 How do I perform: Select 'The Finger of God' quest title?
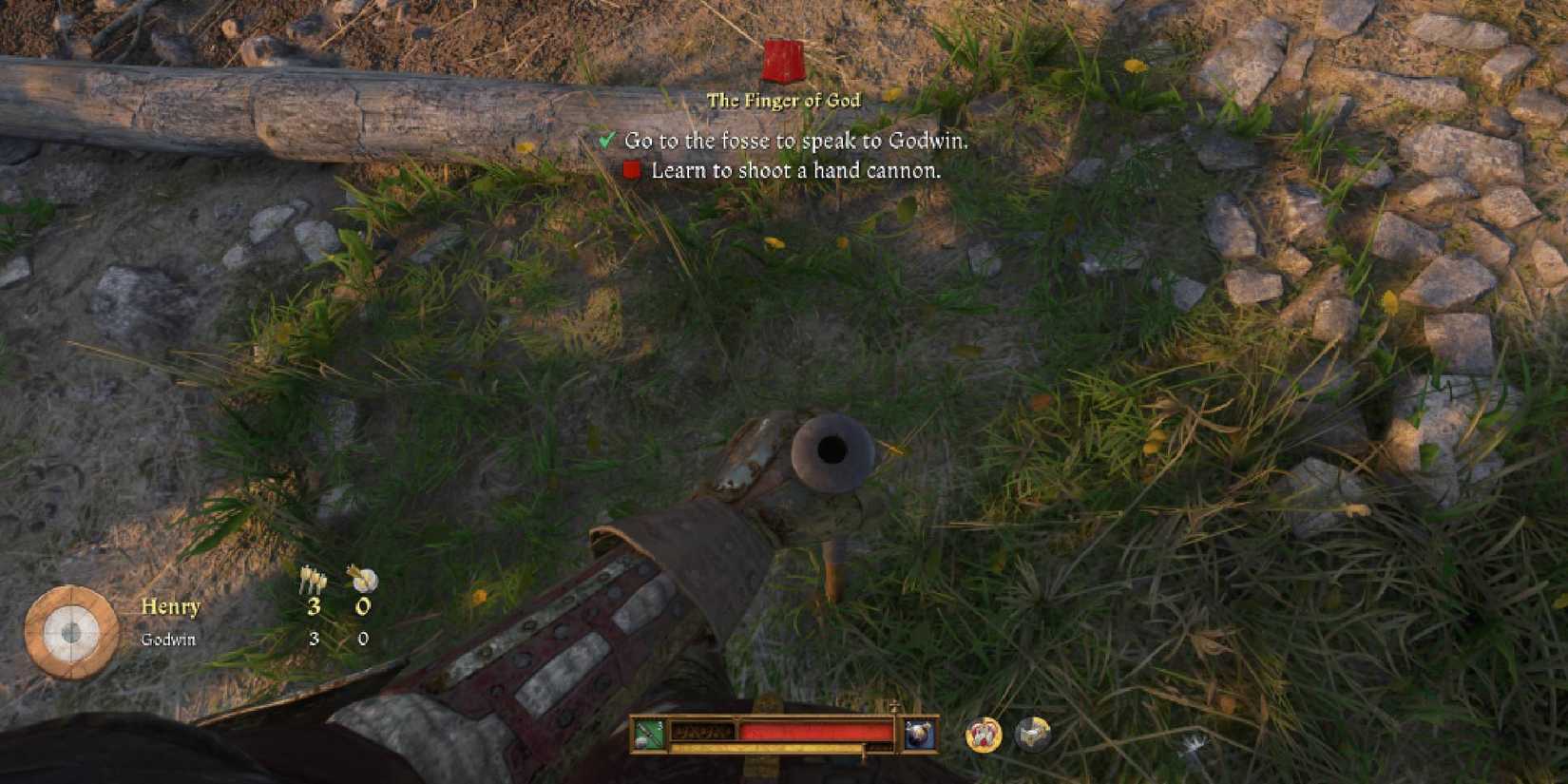tap(784, 99)
